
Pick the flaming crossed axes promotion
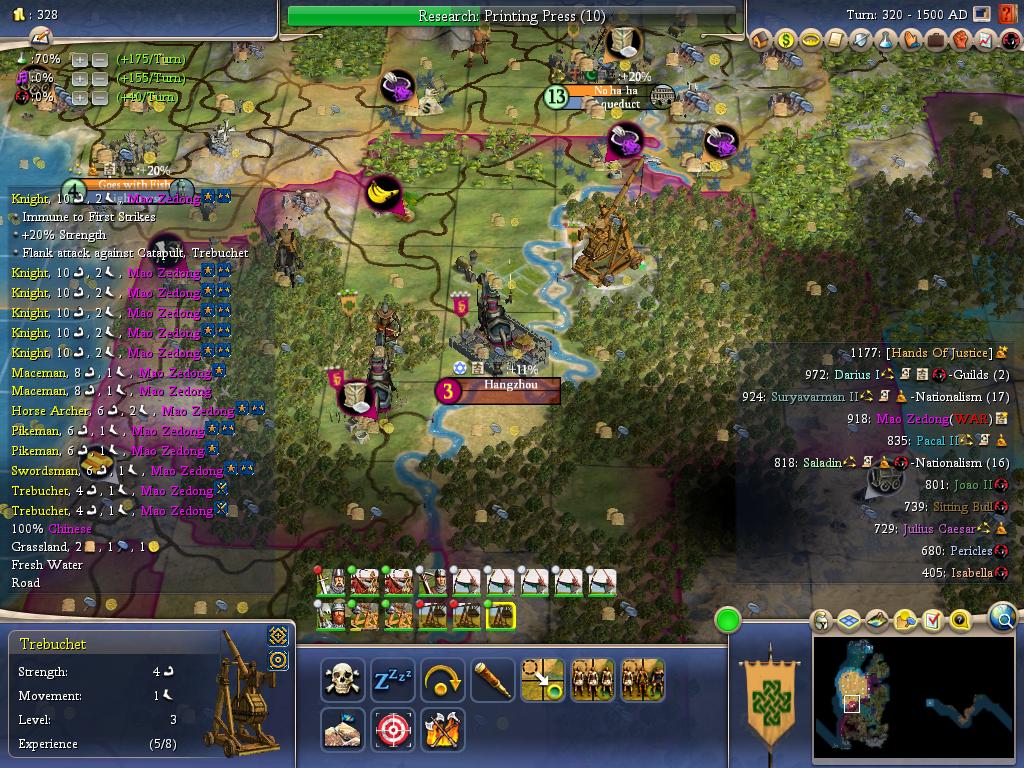coord(442,730)
